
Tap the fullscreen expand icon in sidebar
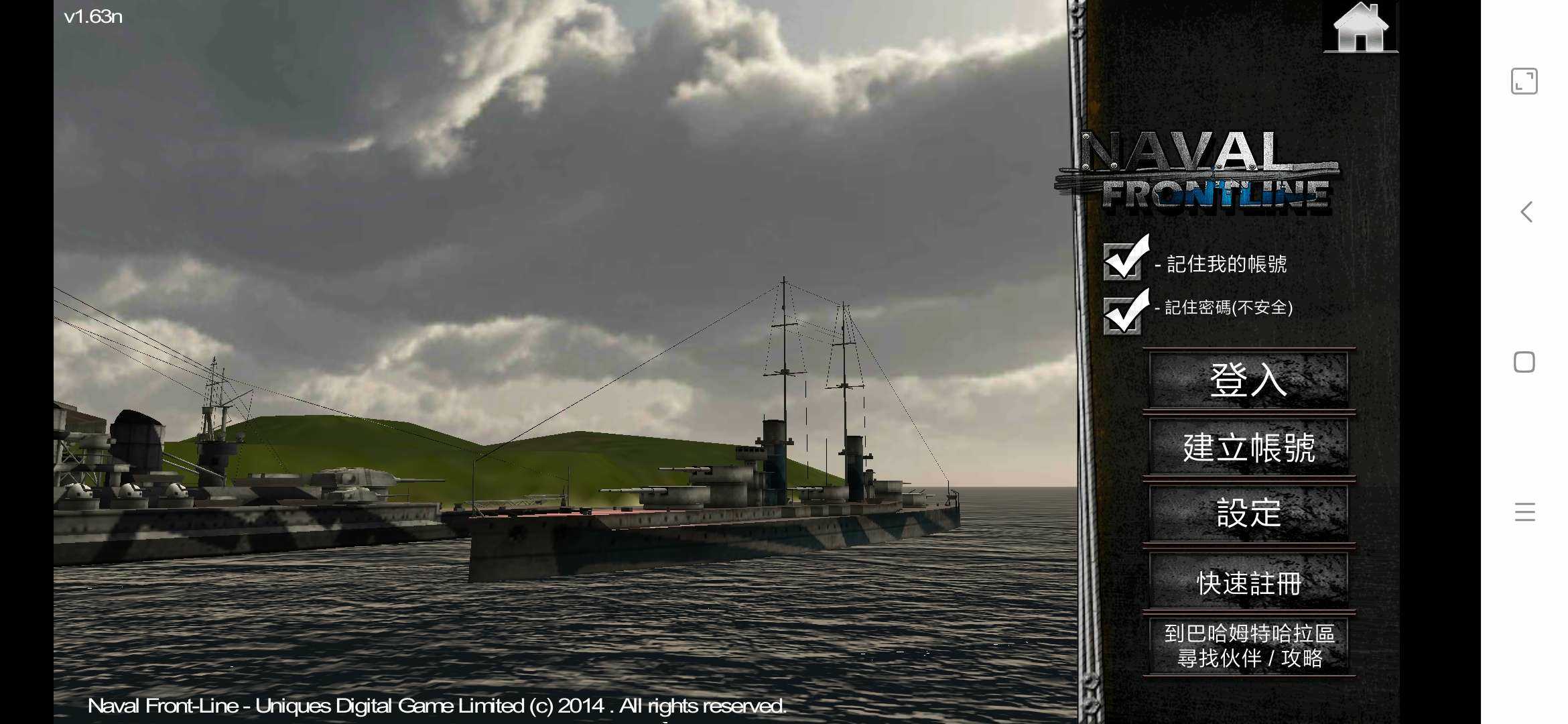click(x=1524, y=82)
